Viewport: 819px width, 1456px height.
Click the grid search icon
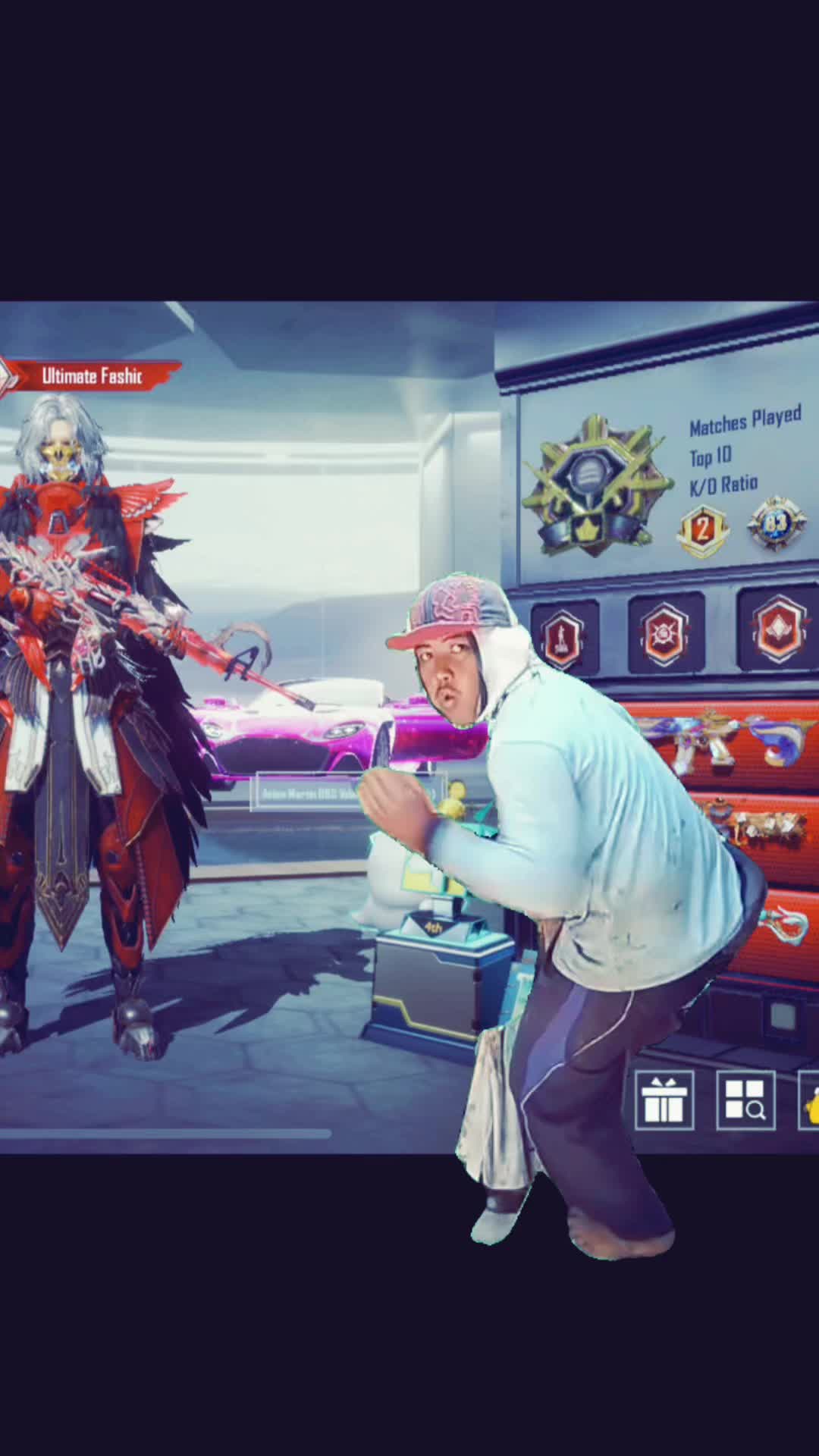click(745, 1100)
